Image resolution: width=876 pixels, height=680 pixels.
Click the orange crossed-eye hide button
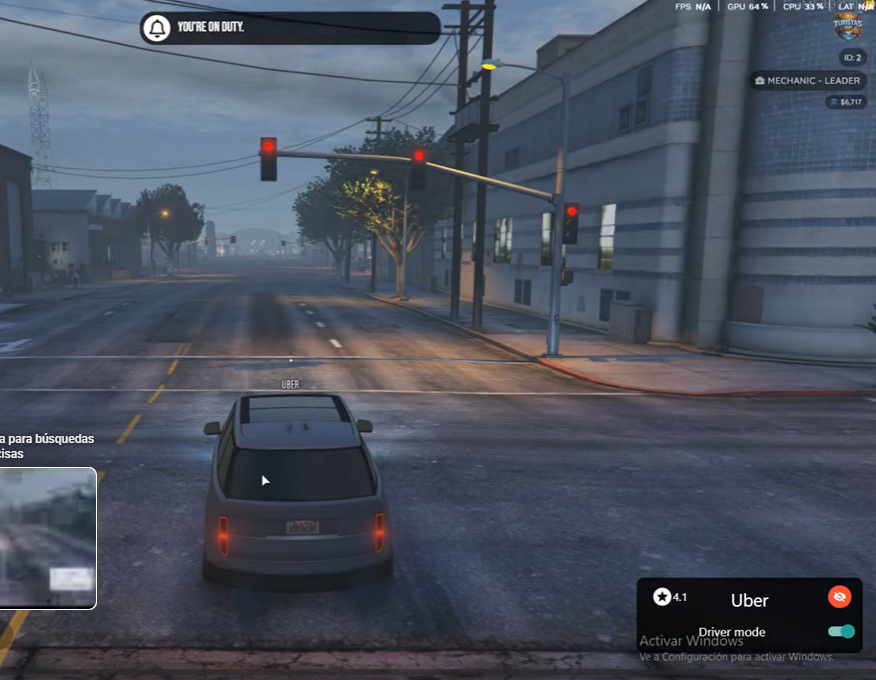[x=839, y=597]
